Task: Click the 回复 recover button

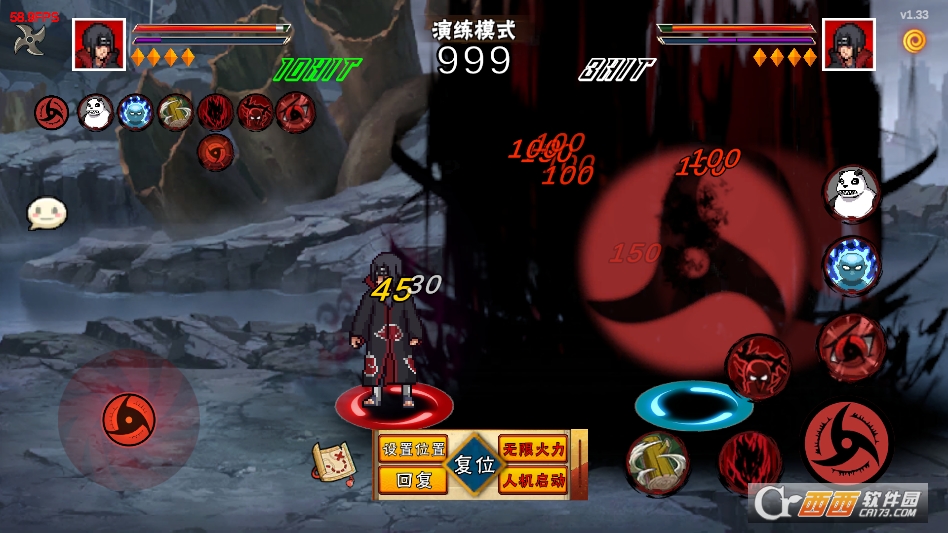Action: 413,480
